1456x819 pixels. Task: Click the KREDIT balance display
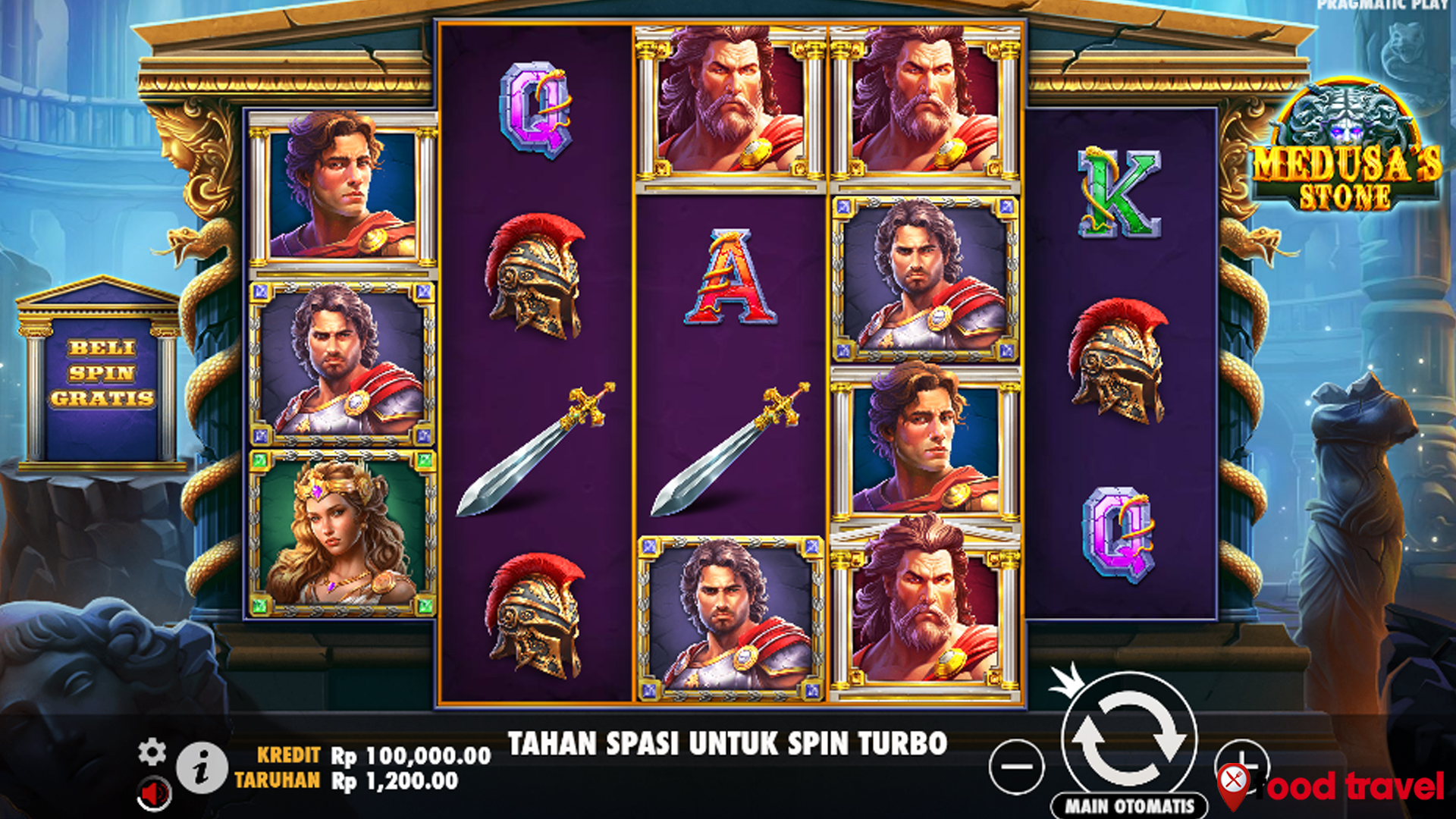pyautogui.click(x=372, y=755)
